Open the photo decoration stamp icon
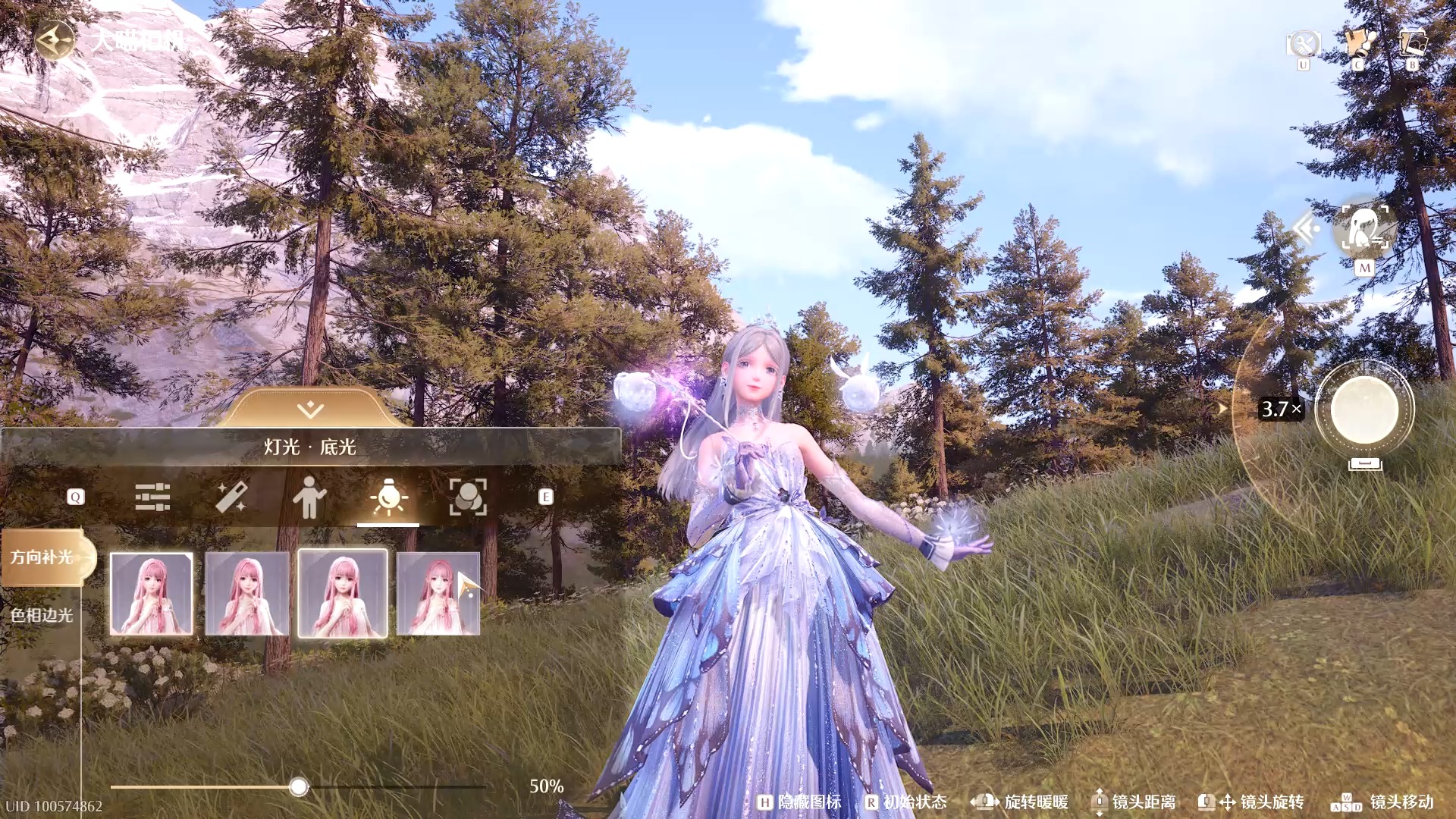The image size is (1456, 819). [1358, 44]
